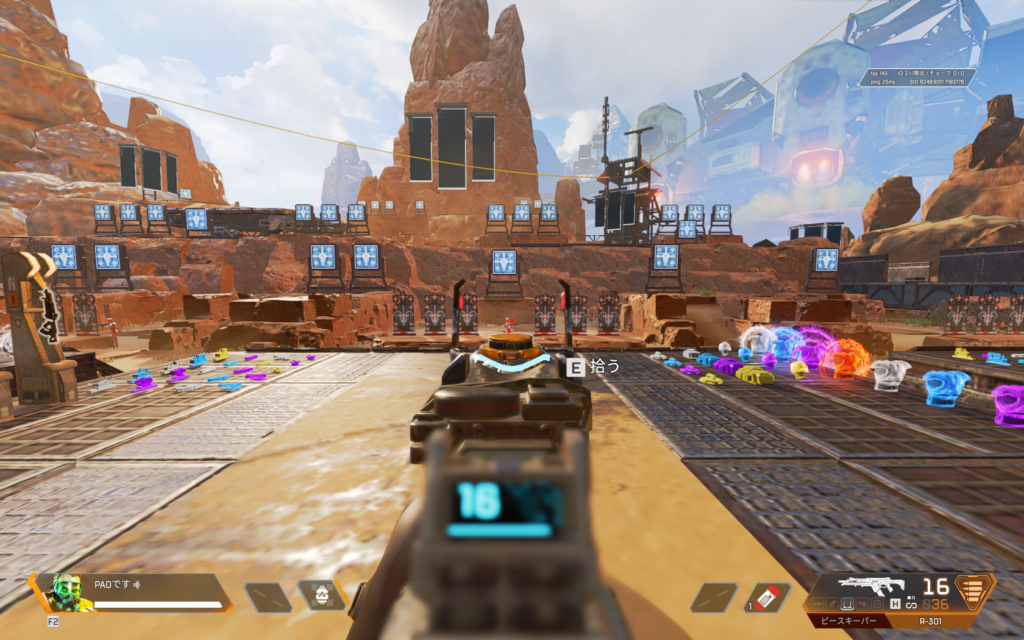Screen dimensions: 1024x640
Task: Use the syringe healing item slot
Action: [x=767, y=597]
